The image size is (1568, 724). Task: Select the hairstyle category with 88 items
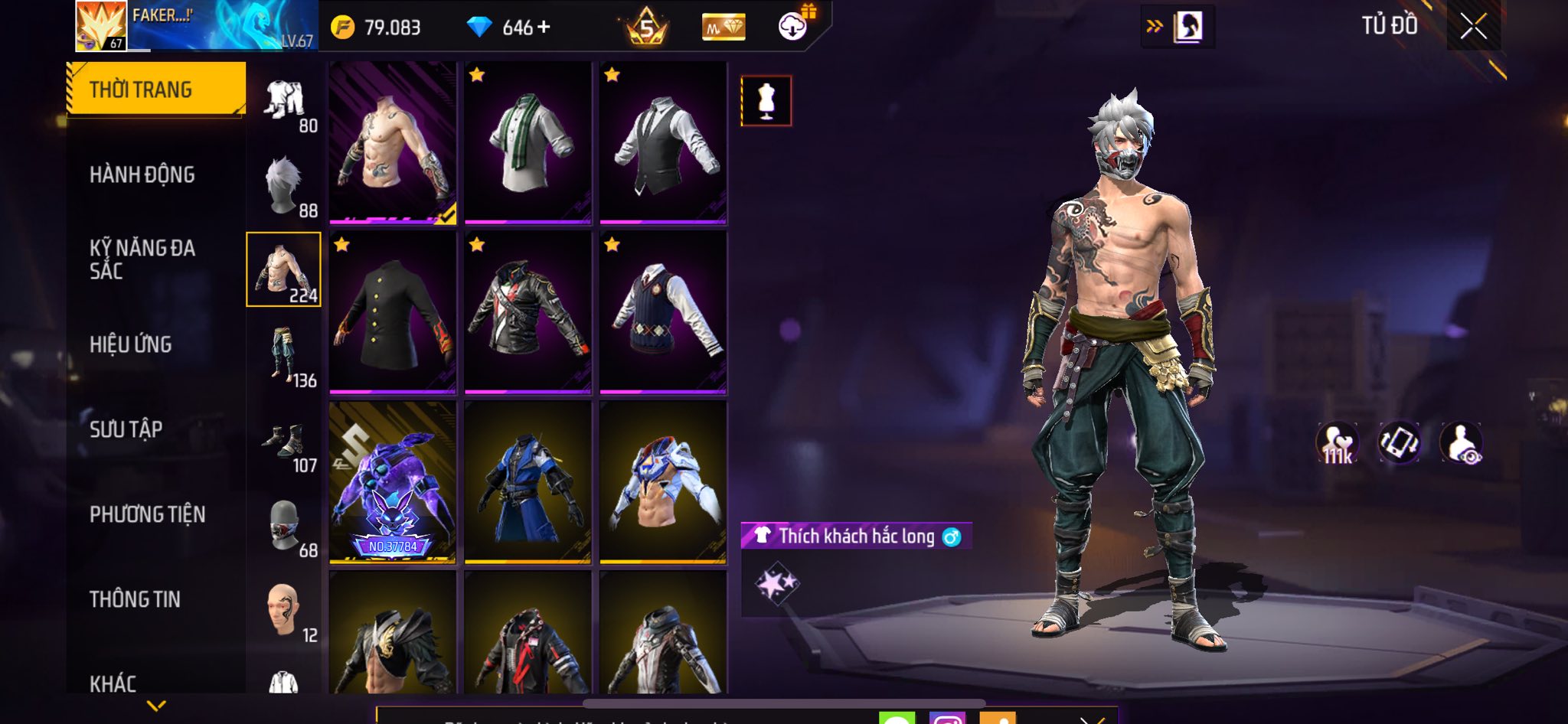pyautogui.click(x=285, y=186)
